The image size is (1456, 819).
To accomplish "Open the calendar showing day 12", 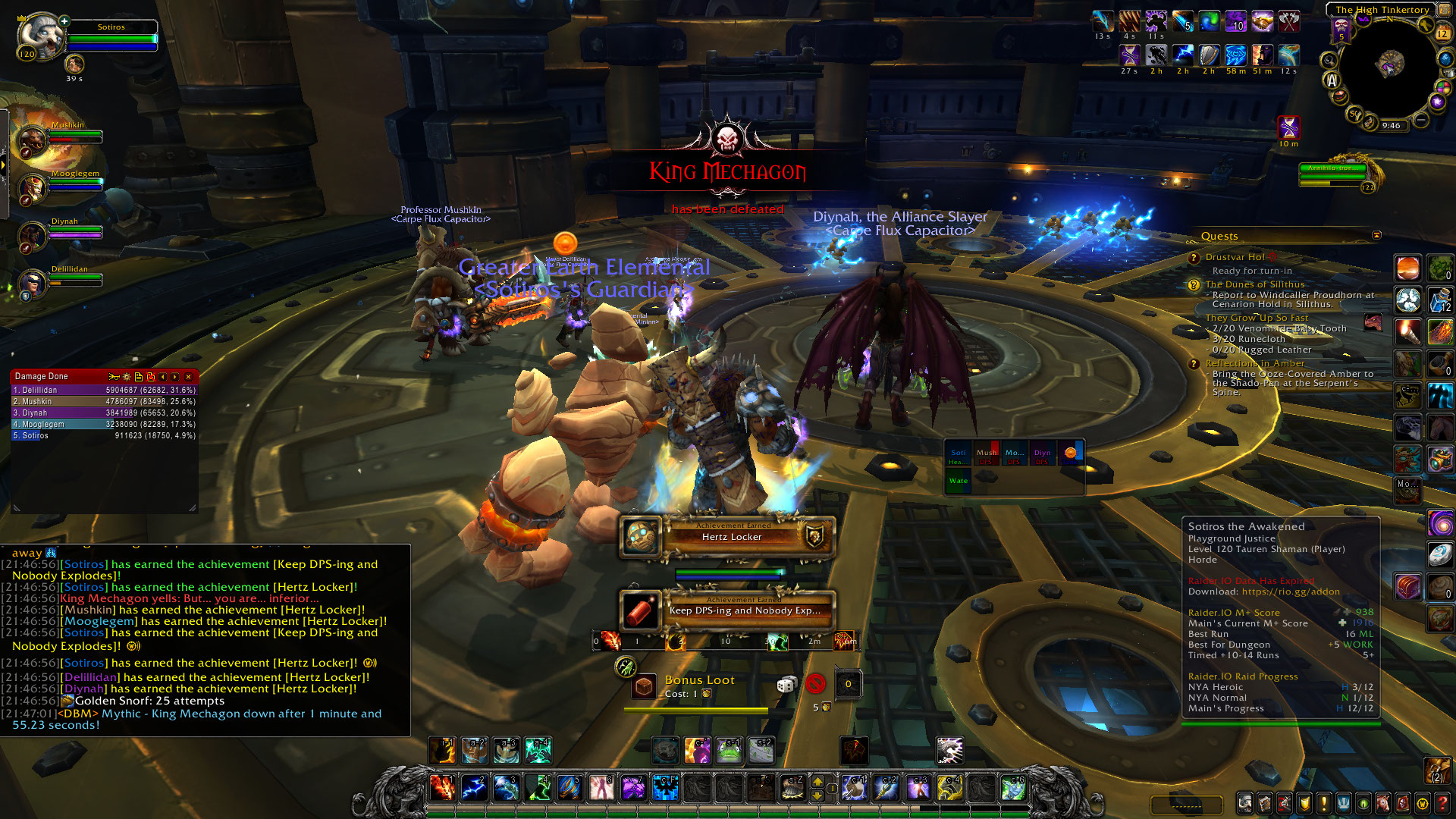I will (x=1442, y=33).
